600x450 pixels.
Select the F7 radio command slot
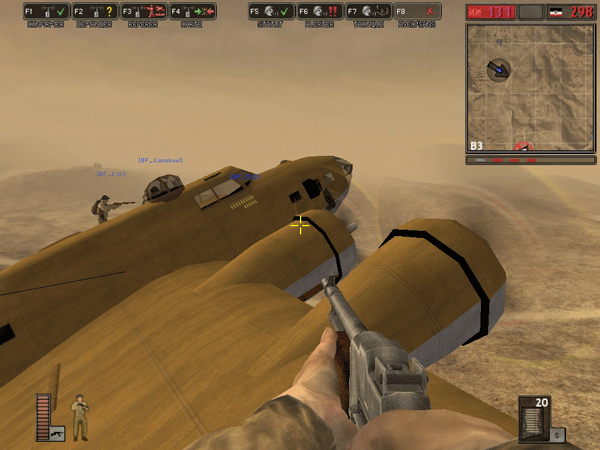click(367, 12)
